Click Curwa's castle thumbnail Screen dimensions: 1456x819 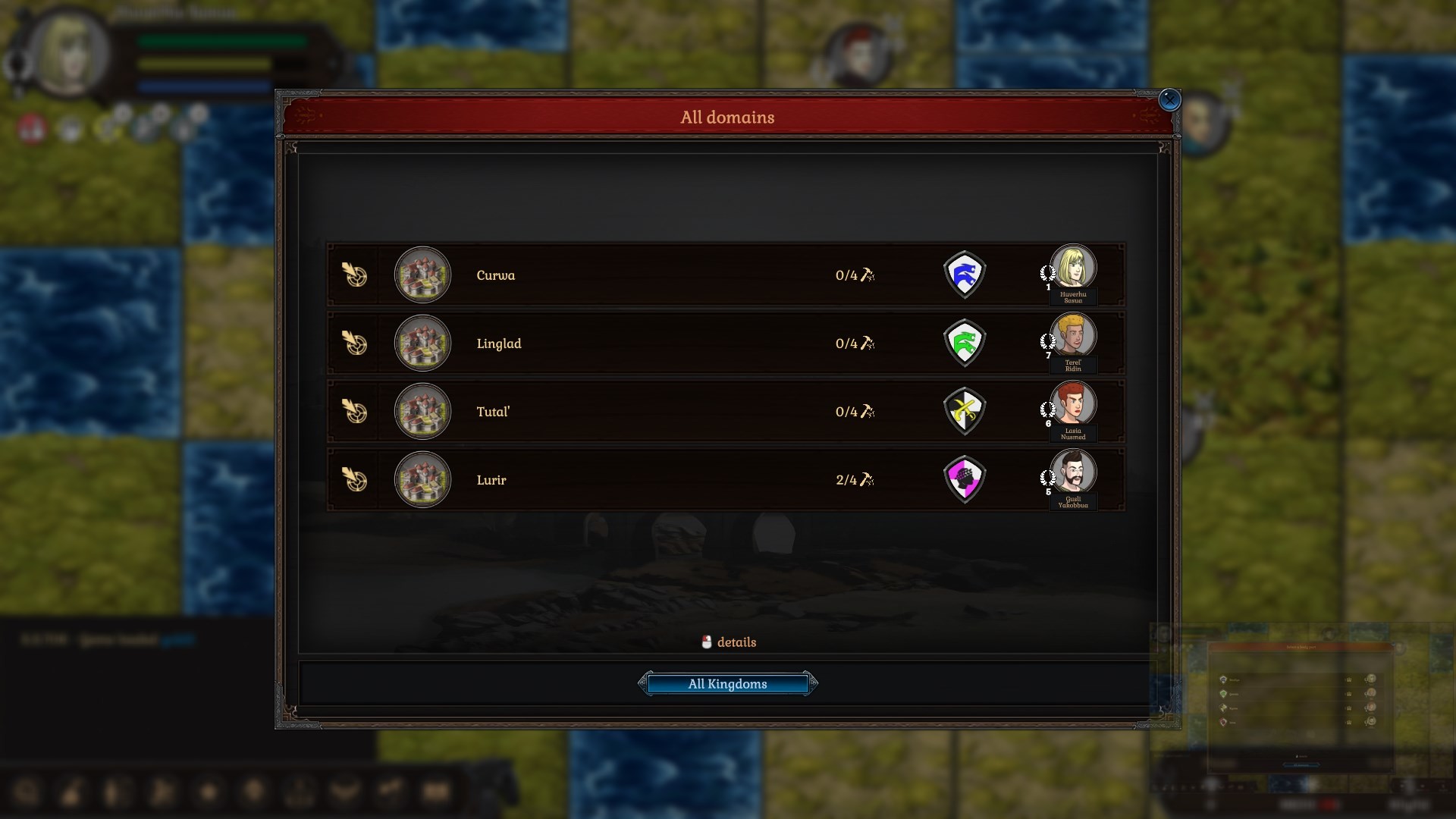coord(422,275)
